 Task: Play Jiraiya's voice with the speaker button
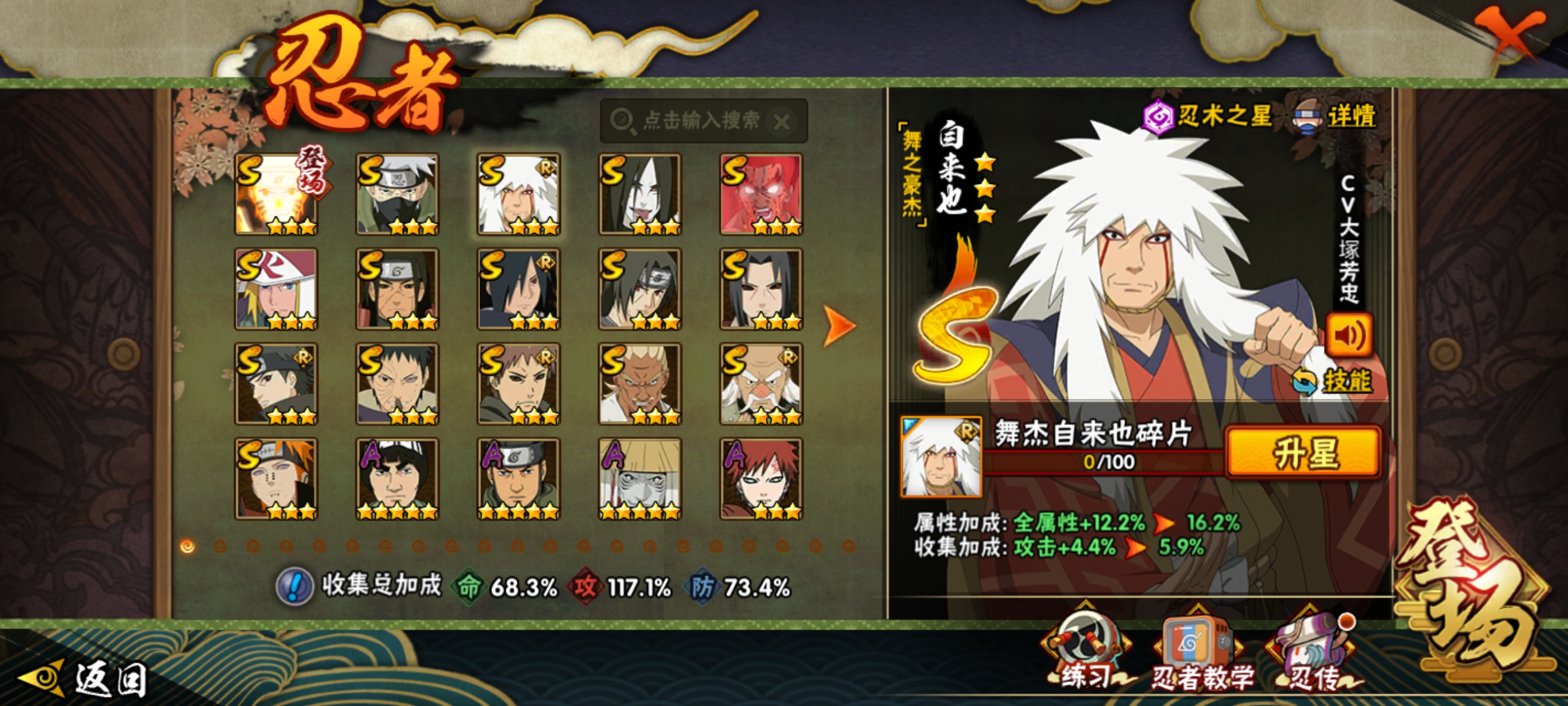coord(1348,336)
